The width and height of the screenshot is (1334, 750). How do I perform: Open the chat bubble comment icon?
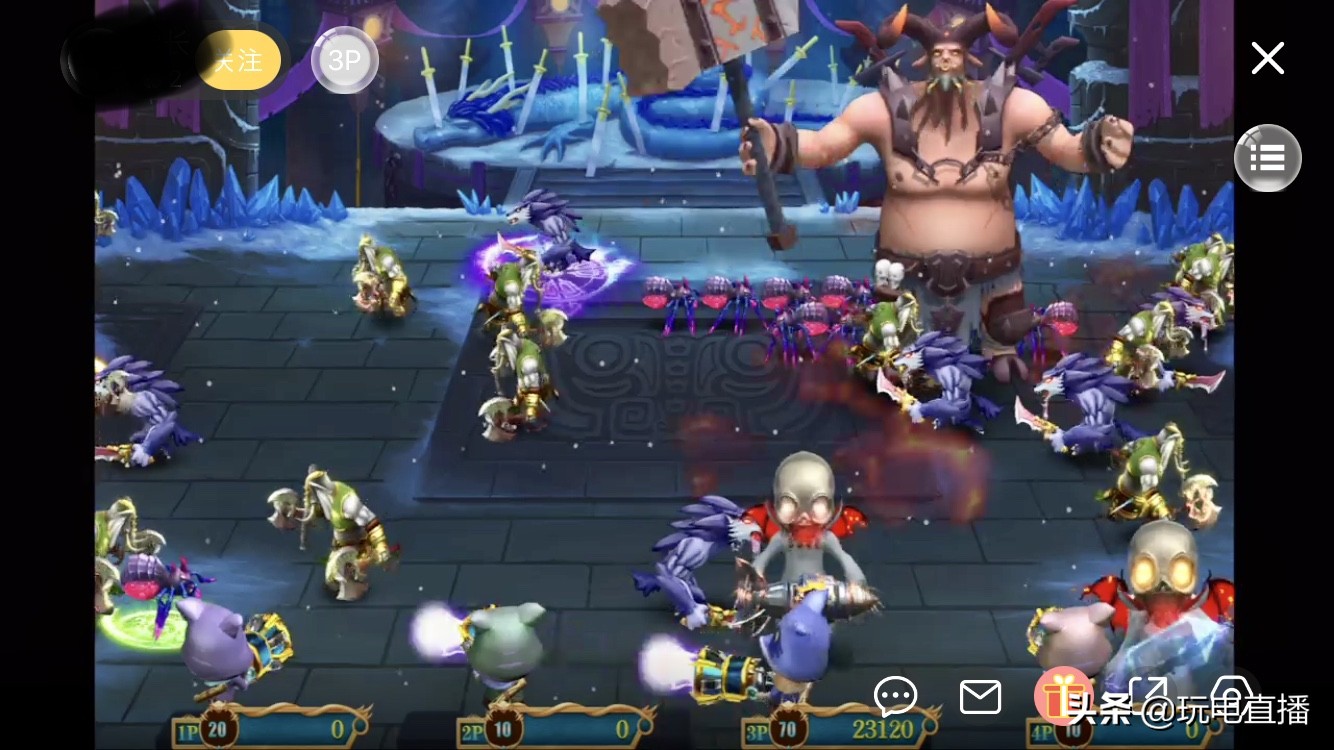coord(895,697)
